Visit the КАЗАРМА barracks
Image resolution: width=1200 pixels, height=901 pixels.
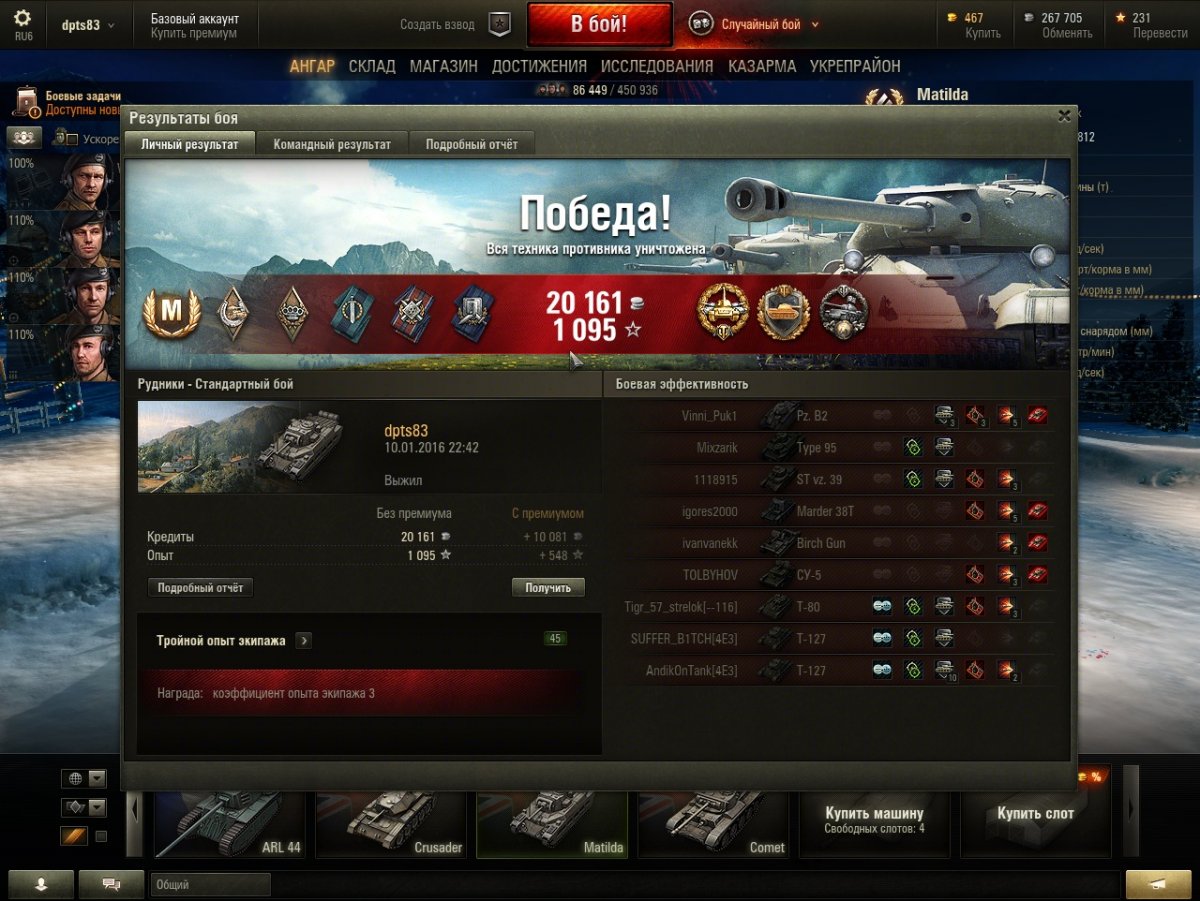pyautogui.click(x=762, y=66)
